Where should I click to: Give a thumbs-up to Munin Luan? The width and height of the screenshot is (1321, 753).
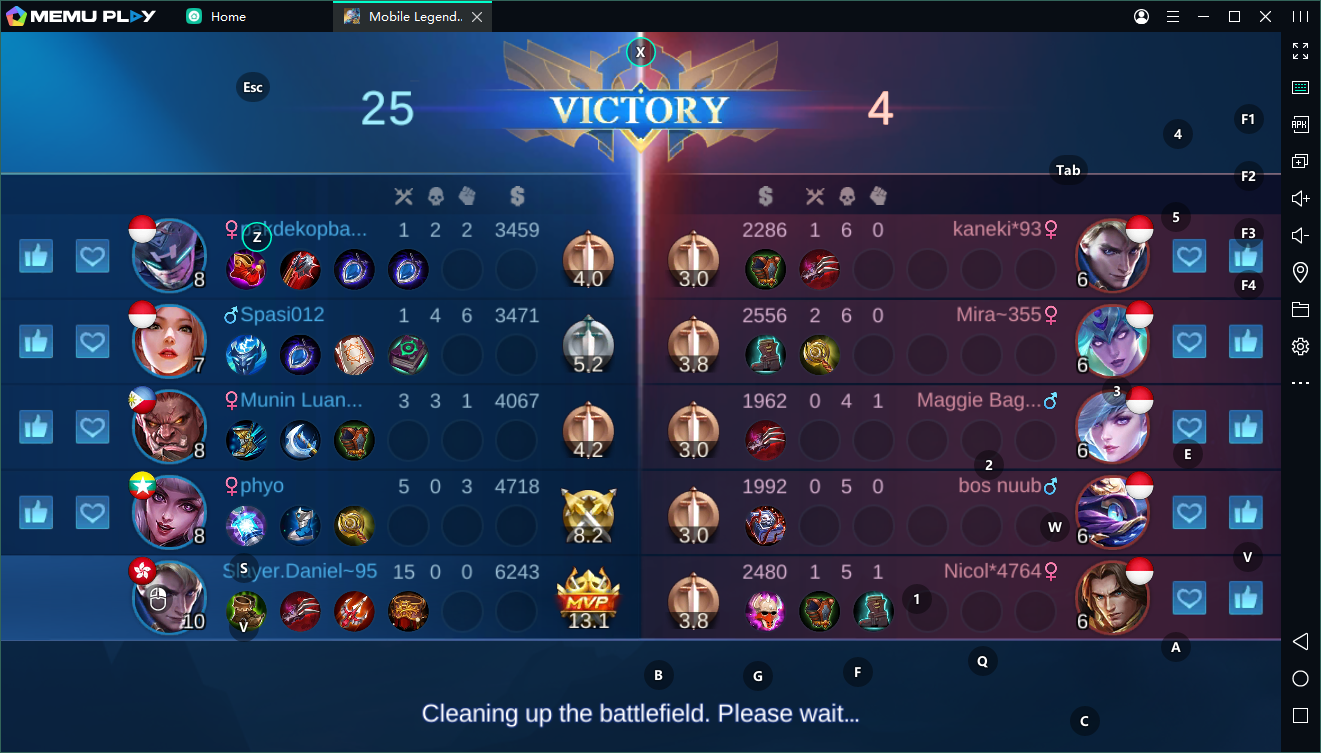coord(36,427)
